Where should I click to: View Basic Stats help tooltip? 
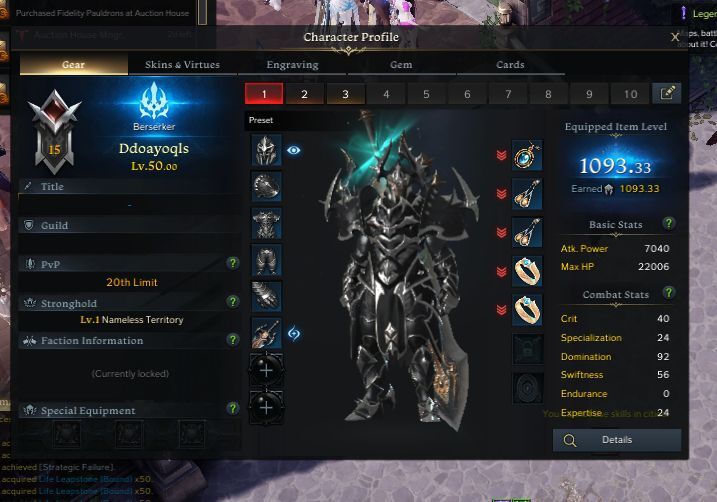pyautogui.click(x=669, y=224)
